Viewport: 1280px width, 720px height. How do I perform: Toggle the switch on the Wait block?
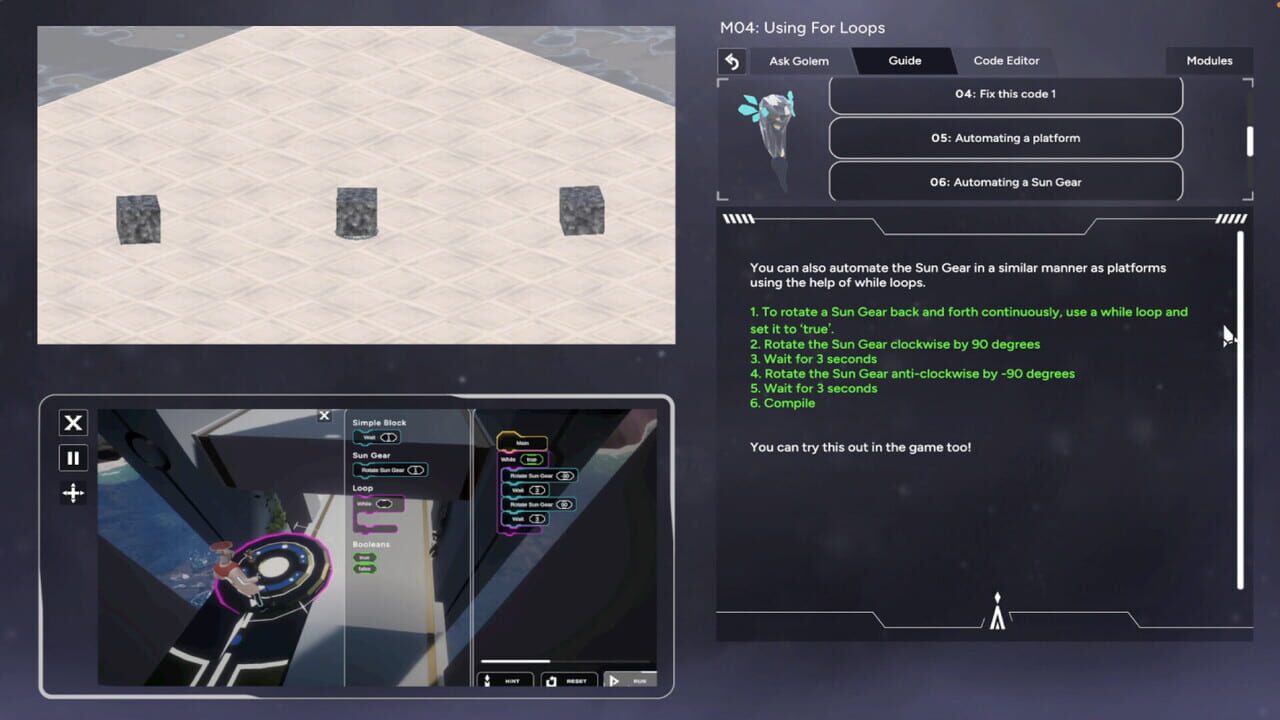click(x=388, y=439)
